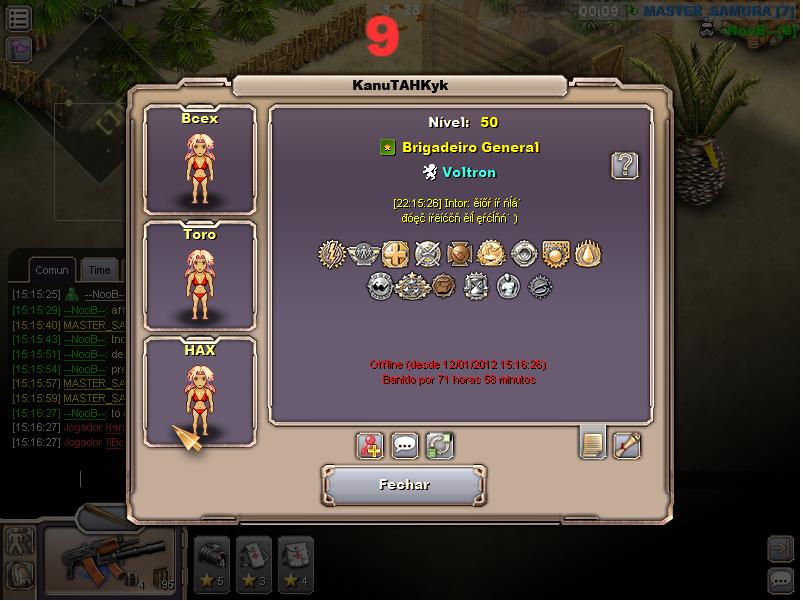The width and height of the screenshot is (803, 601).
Task: Switch to the Comun chat tab
Action: 52,270
